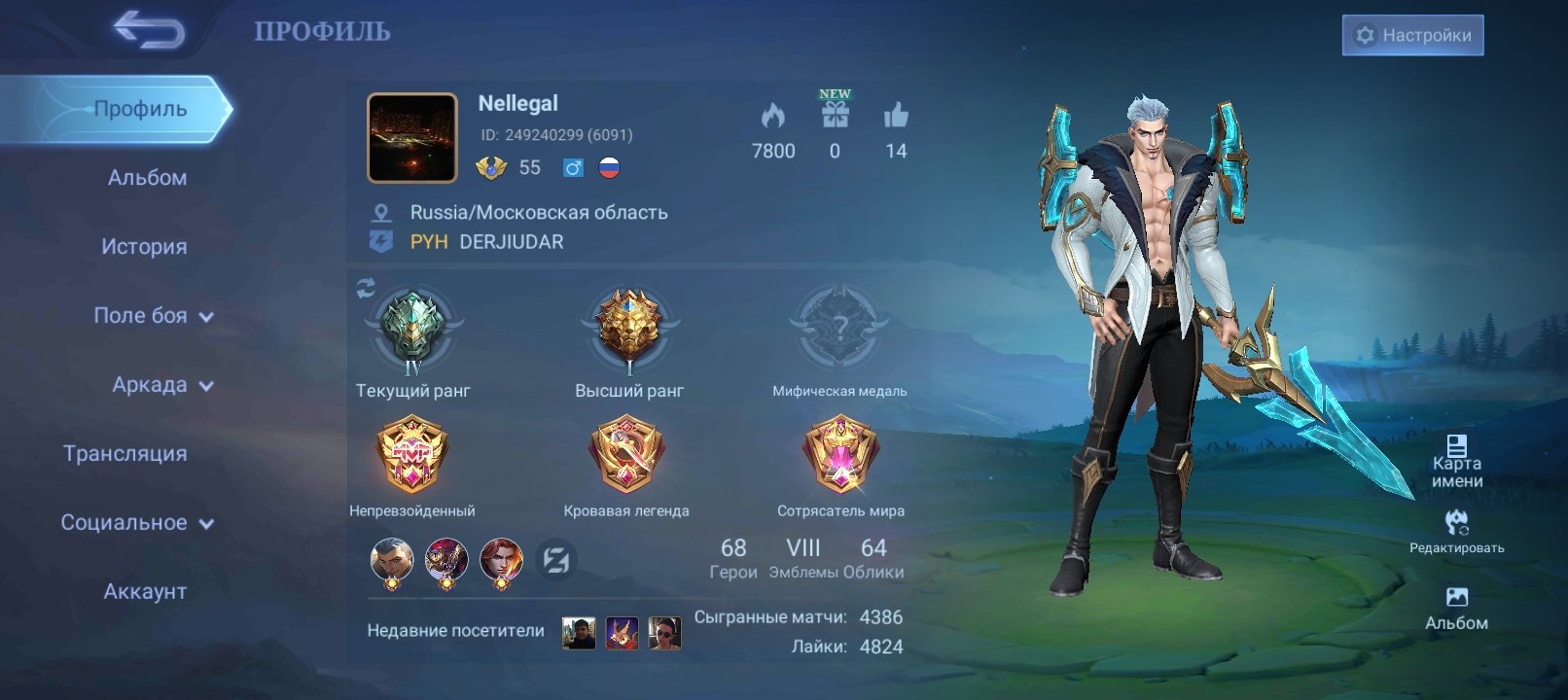
Task: Switch to the Альбом tab
Action: (x=147, y=178)
